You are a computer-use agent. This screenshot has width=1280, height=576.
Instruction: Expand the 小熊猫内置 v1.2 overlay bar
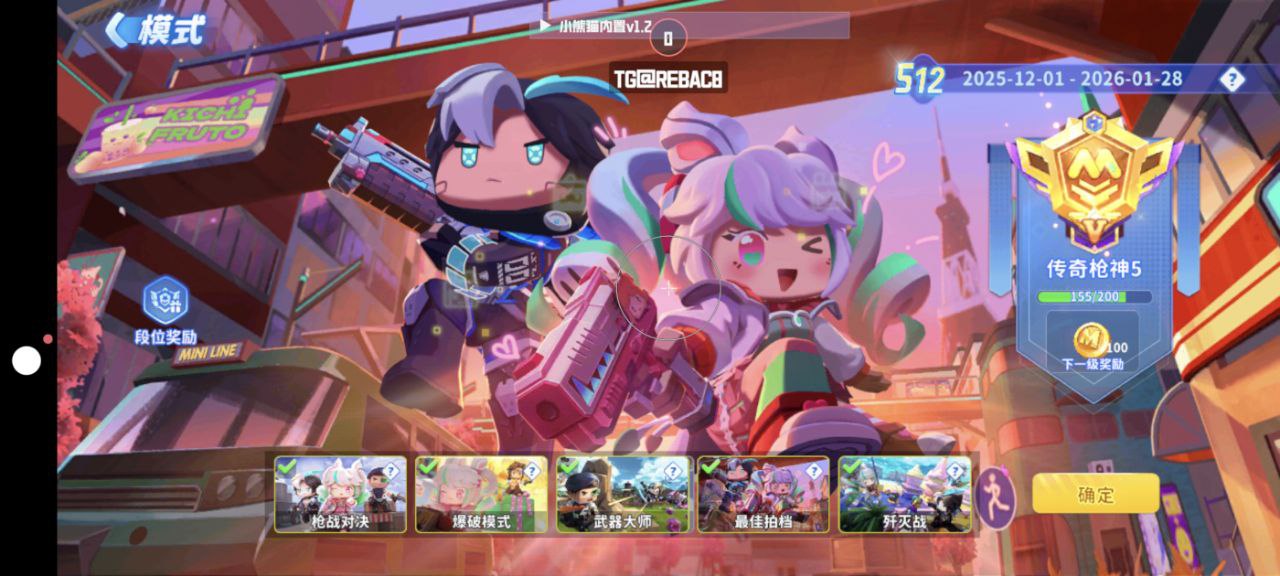[x=690, y=27]
